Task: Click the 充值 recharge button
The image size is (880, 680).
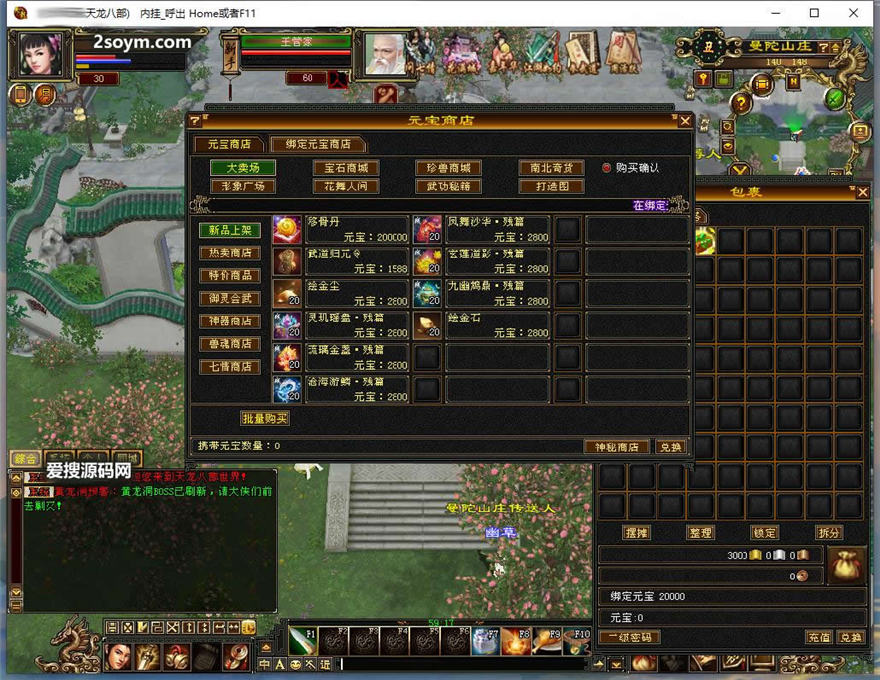Action: coord(819,637)
